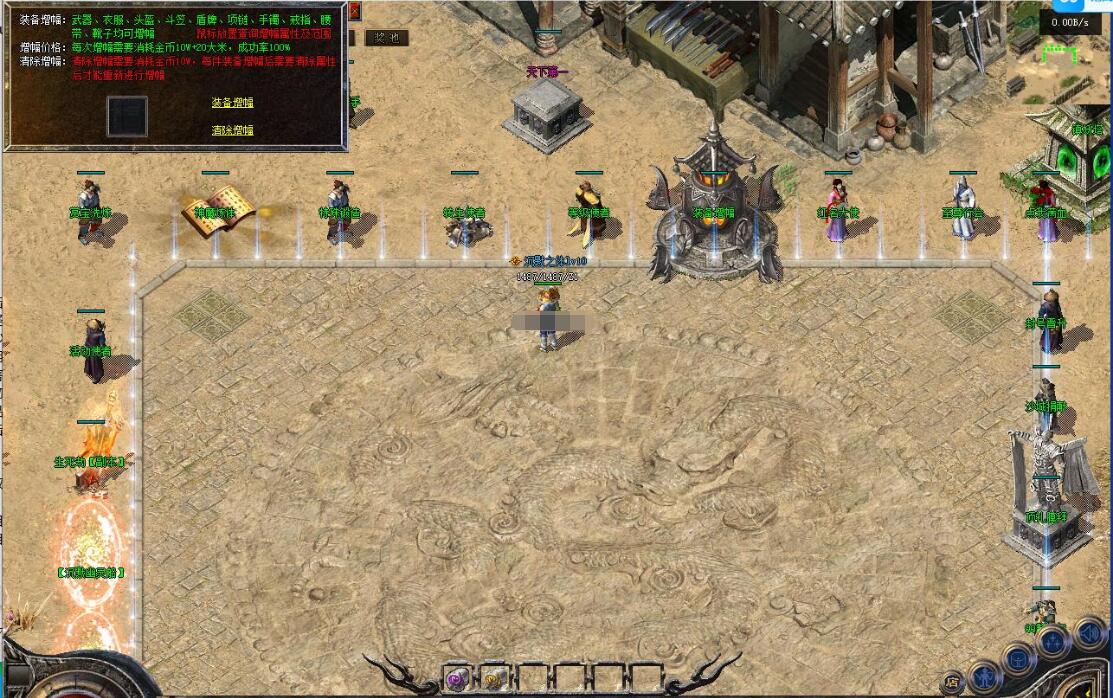This screenshot has height=698, width=1113.
Task: Open the shop via the 店 button
Action: pos(951,683)
